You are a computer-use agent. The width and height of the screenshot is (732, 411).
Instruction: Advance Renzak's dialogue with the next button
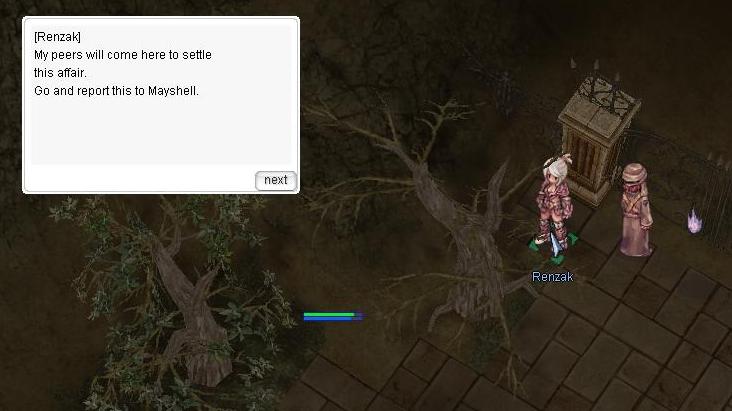[275, 180]
